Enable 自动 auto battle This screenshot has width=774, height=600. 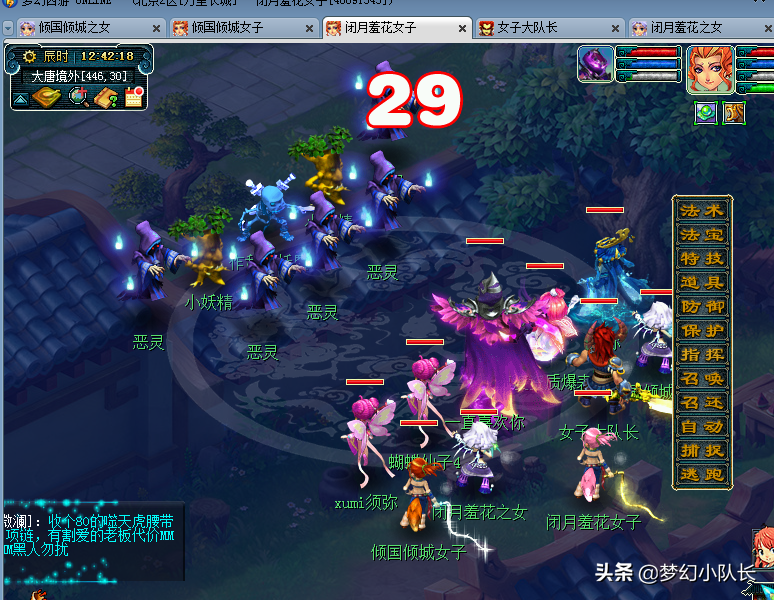point(702,426)
